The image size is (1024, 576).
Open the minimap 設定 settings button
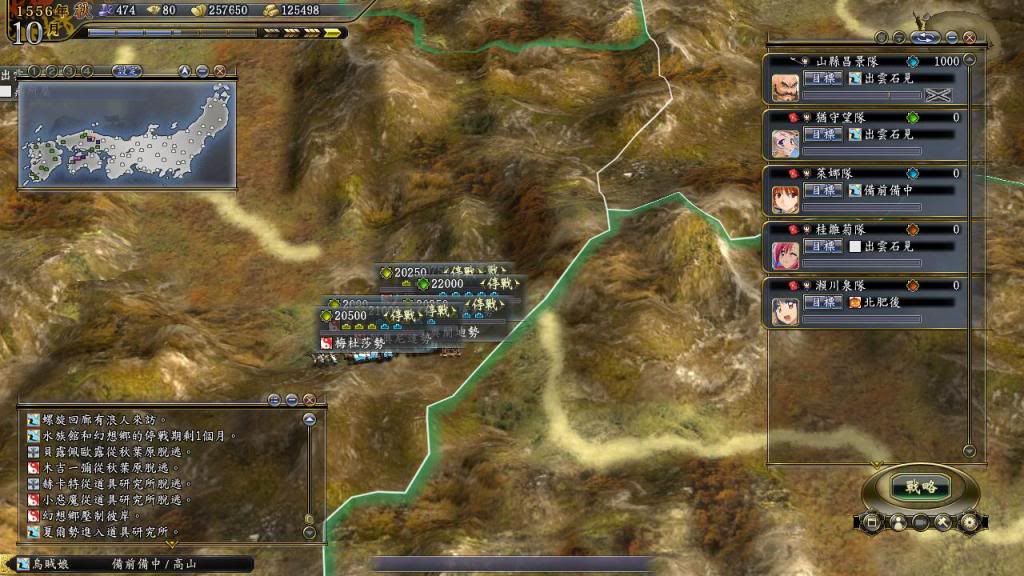coord(126,71)
